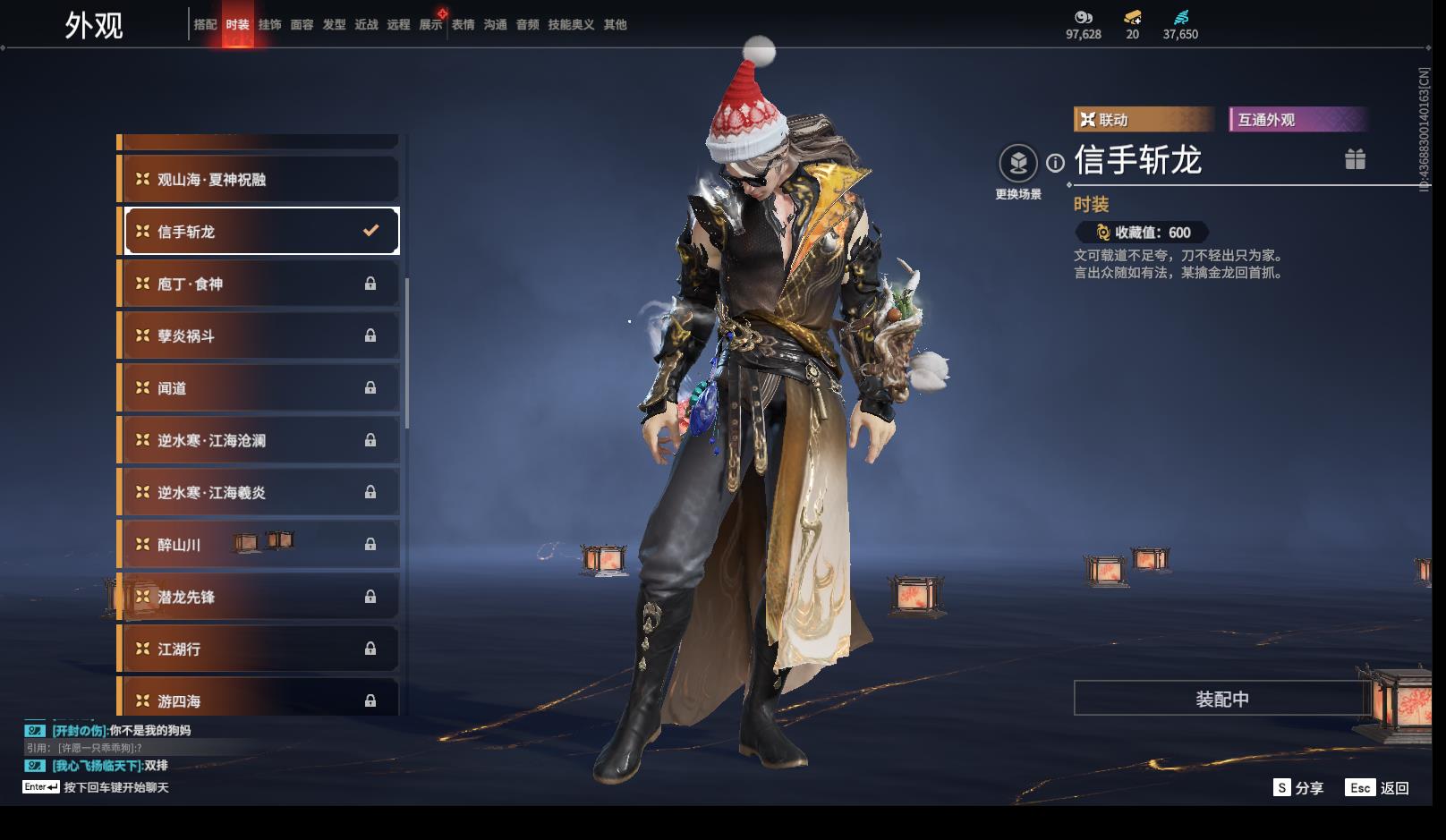Return using the 返回 button

[1379, 788]
